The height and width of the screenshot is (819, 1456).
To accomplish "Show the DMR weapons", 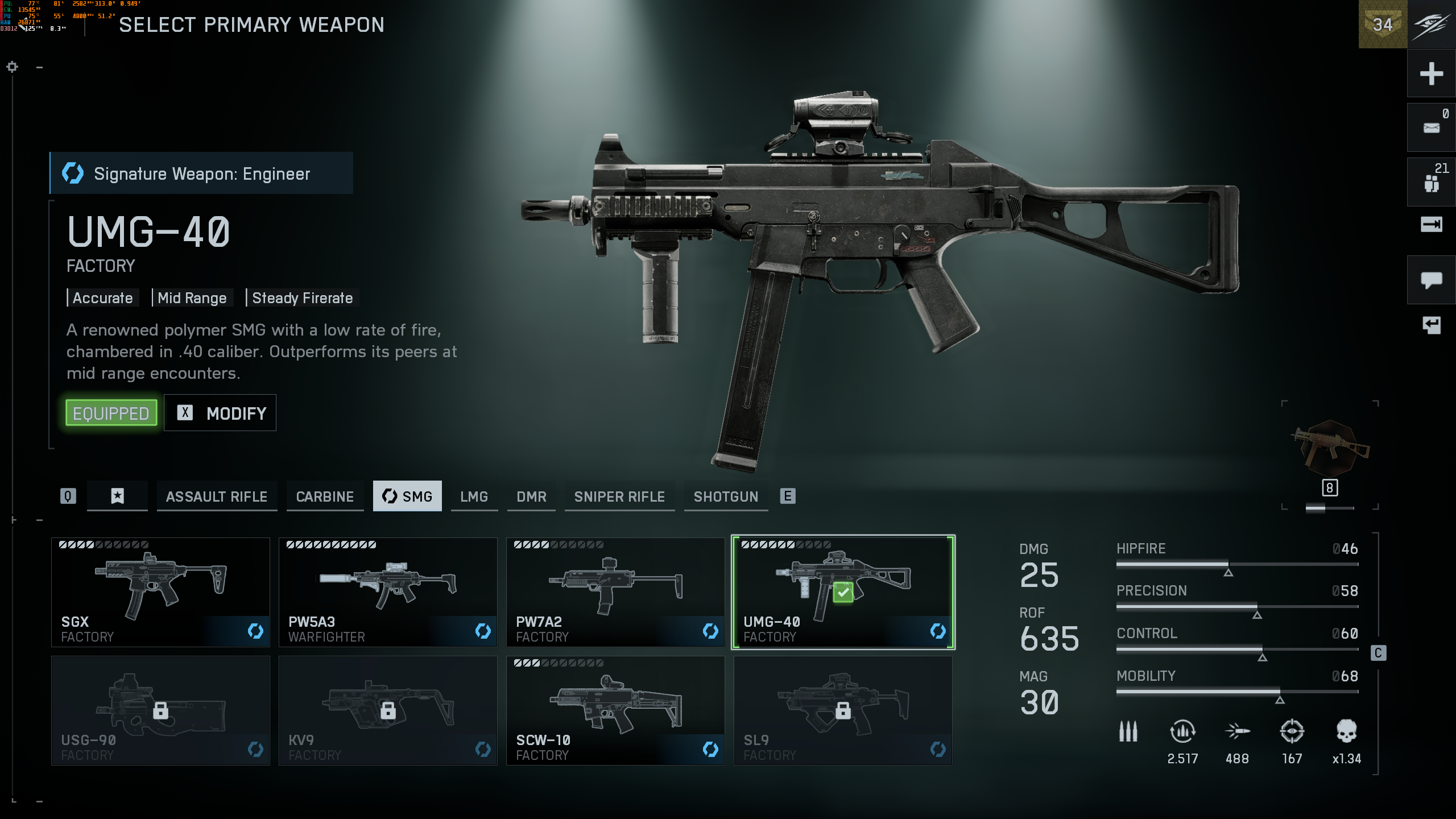I will 531,497.
